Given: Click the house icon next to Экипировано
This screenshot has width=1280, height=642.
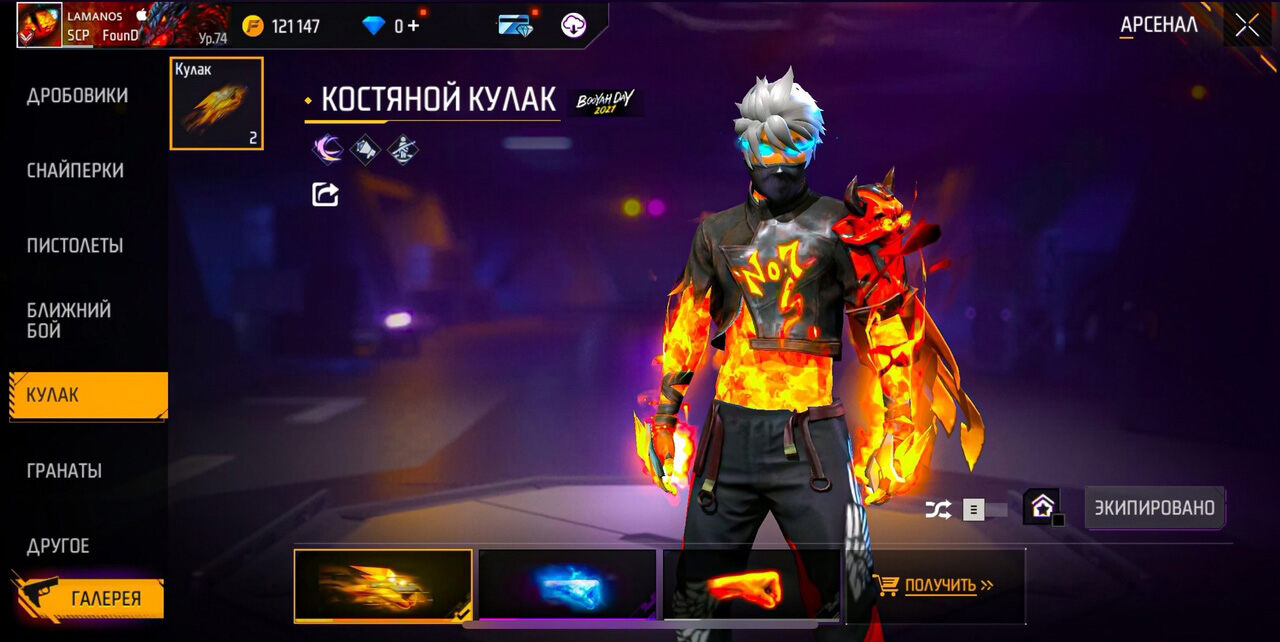Looking at the screenshot, I should (x=1042, y=507).
